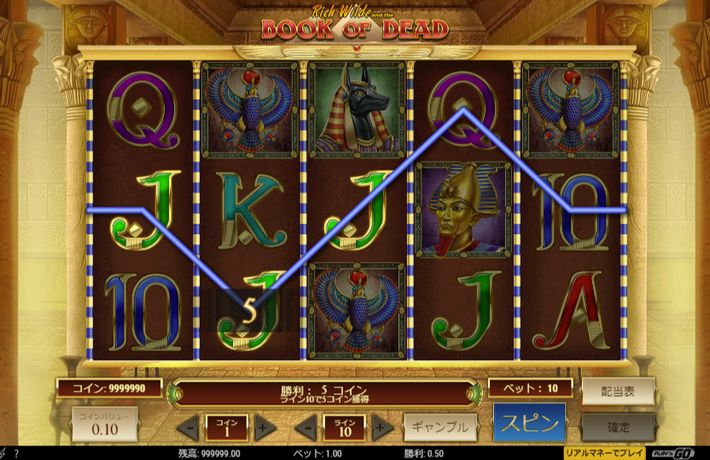The image size is (710, 460).
Task: Hit the blue スピン spin button
Action: click(529, 422)
